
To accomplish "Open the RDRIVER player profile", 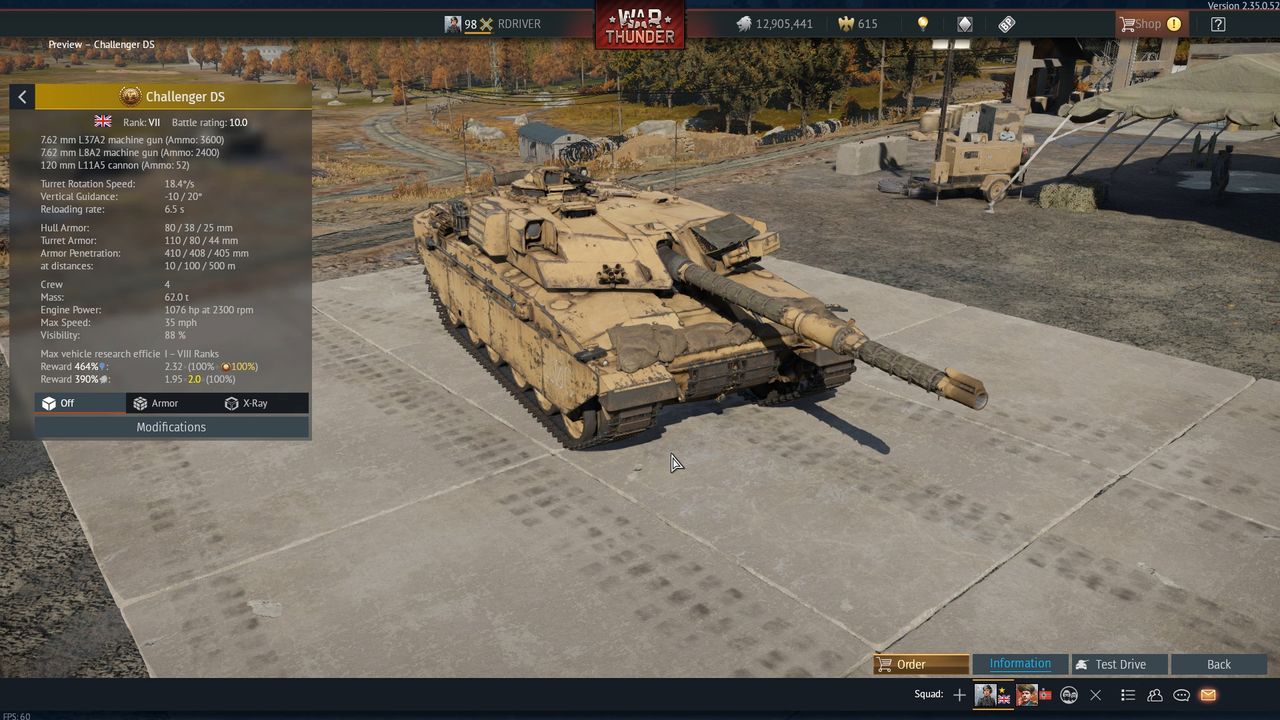I will pos(518,24).
